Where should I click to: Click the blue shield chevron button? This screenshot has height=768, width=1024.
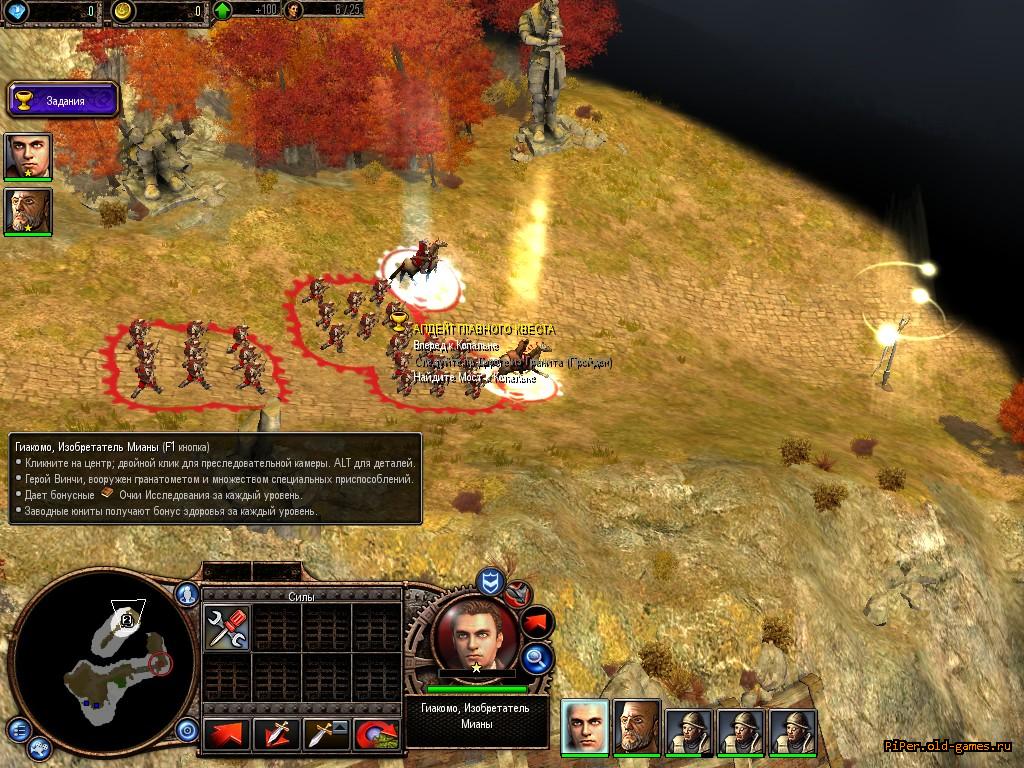pos(489,582)
